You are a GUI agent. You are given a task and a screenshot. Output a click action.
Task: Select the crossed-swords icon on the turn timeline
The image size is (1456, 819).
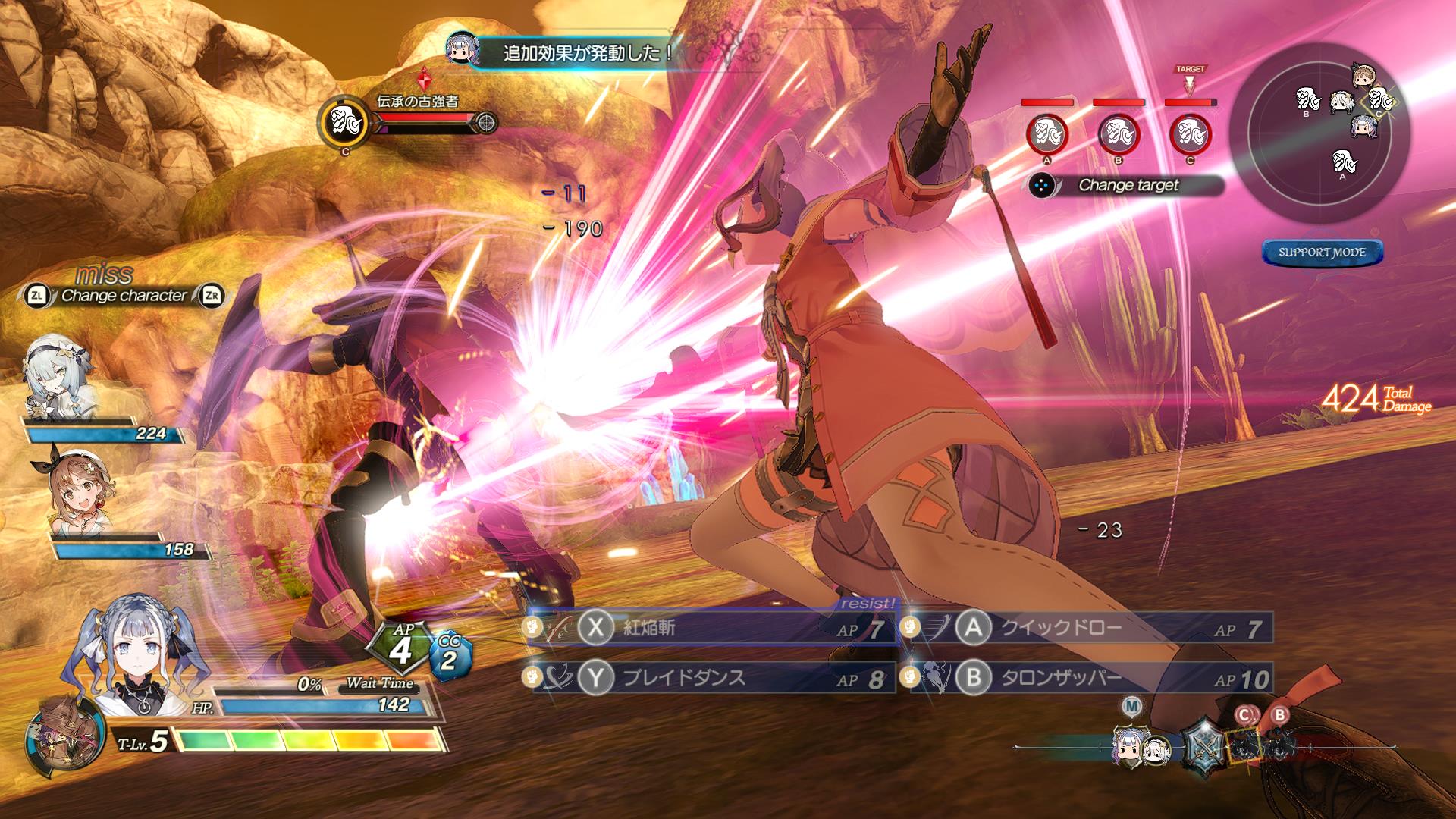point(1203,745)
